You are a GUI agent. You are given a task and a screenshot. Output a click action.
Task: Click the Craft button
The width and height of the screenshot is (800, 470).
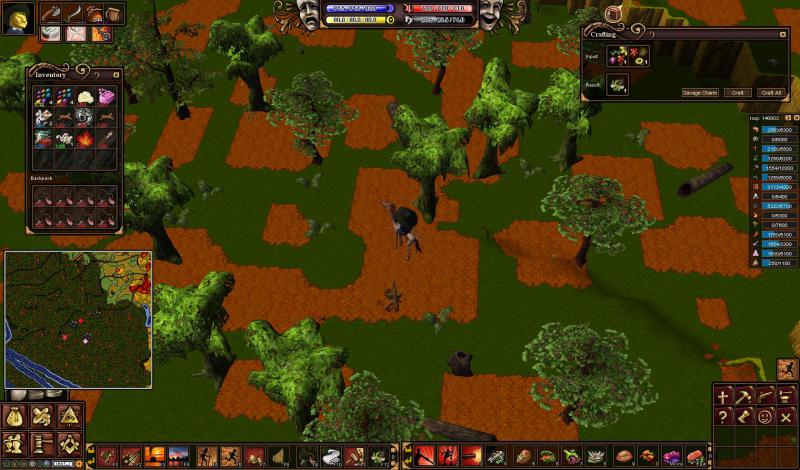(x=737, y=92)
